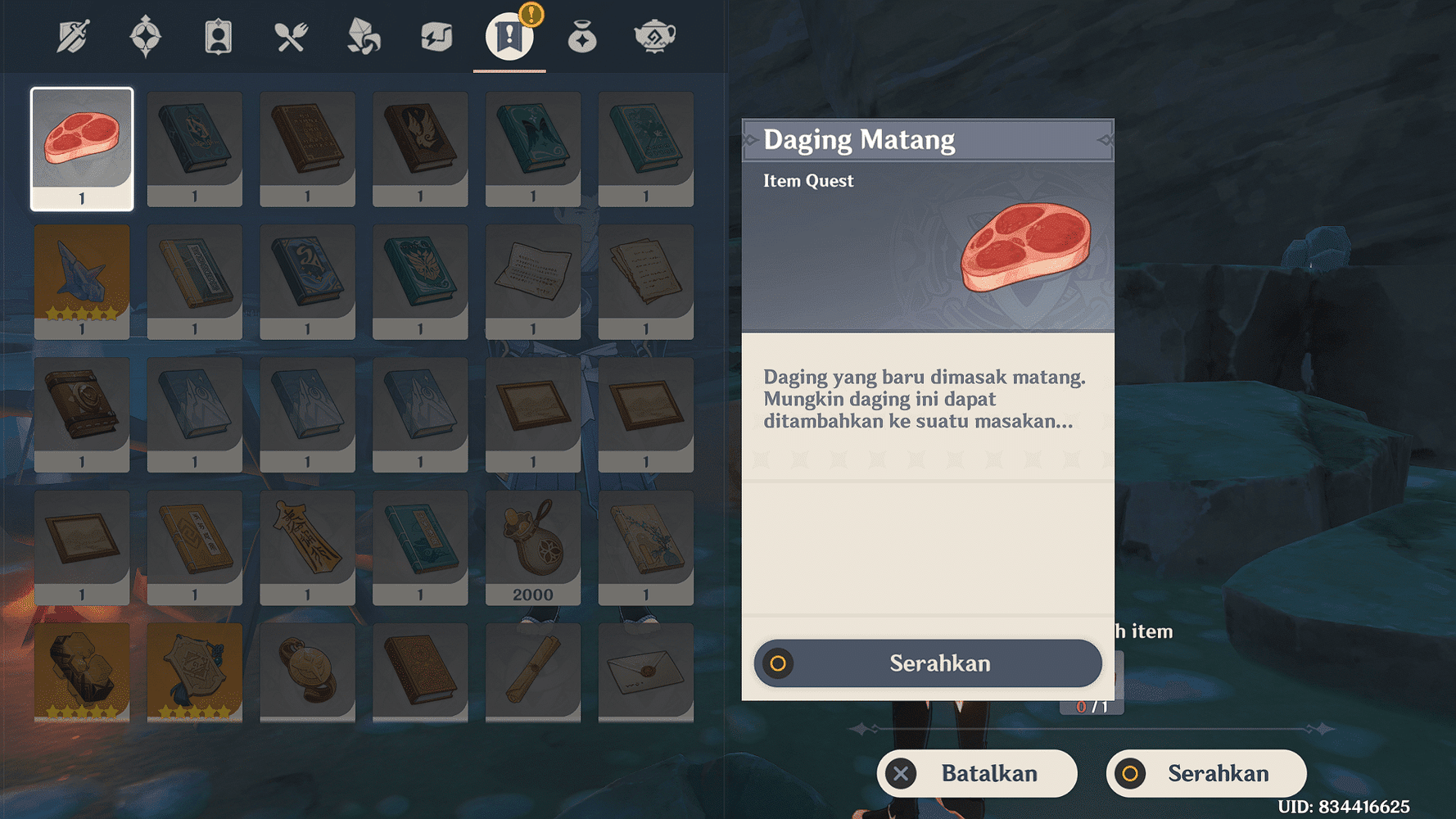
Task: Open the character development items tab
Action: (x=218, y=37)
